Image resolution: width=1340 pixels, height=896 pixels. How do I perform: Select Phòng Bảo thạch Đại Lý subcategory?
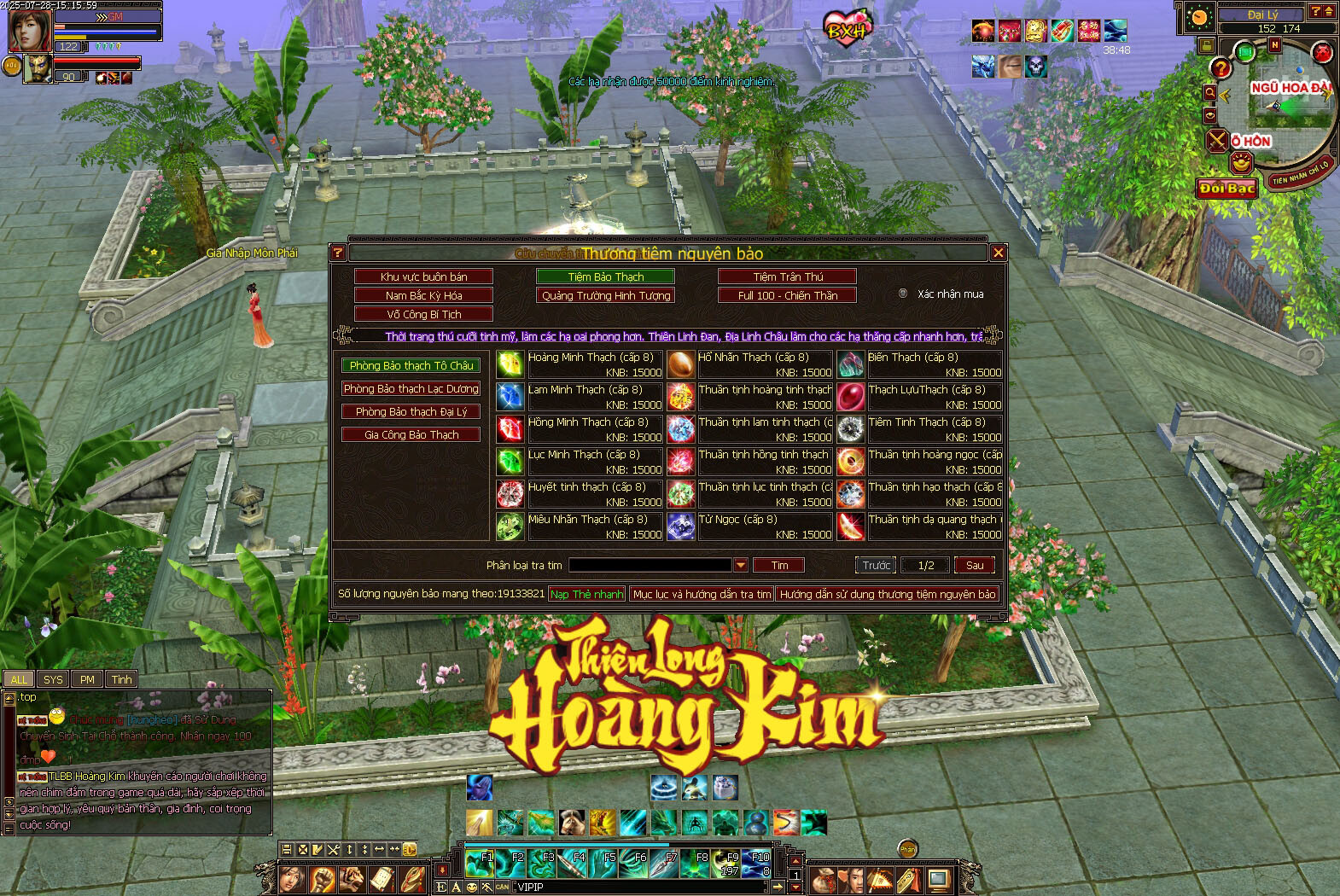(x=411, y=411)
